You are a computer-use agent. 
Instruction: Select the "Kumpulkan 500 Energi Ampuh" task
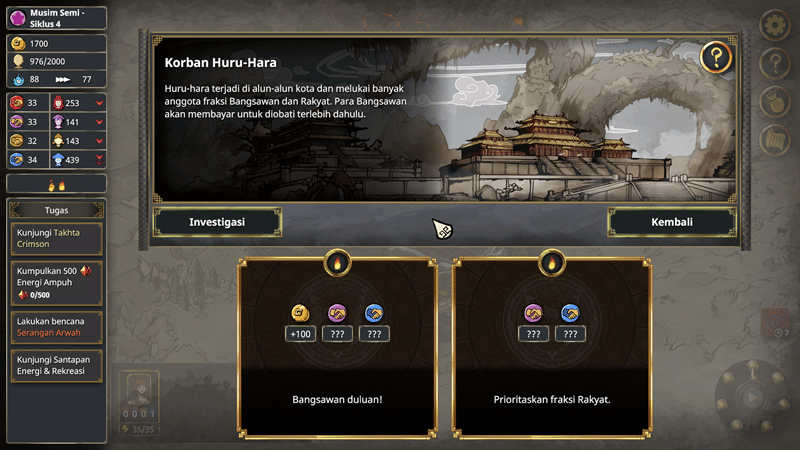coord(56,282)
